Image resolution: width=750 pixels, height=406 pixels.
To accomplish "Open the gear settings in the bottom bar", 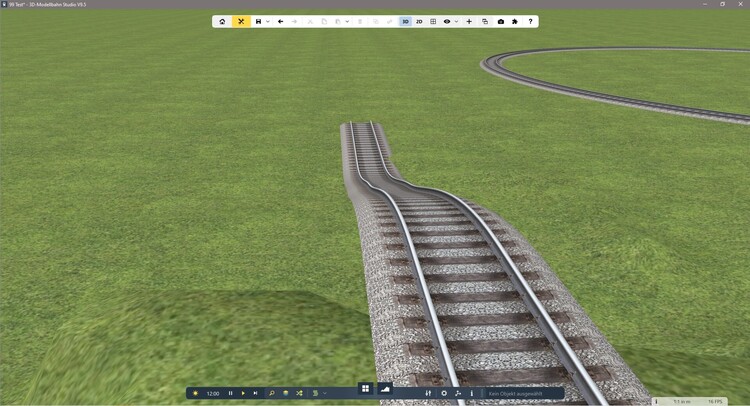I will (444, 393).
